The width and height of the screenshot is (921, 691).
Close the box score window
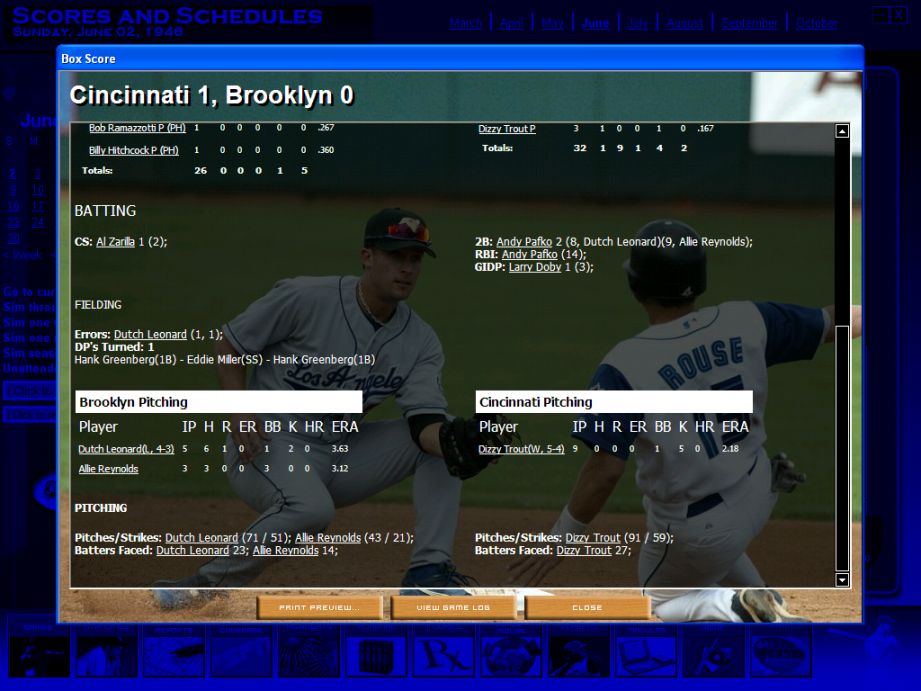(587, 607)
